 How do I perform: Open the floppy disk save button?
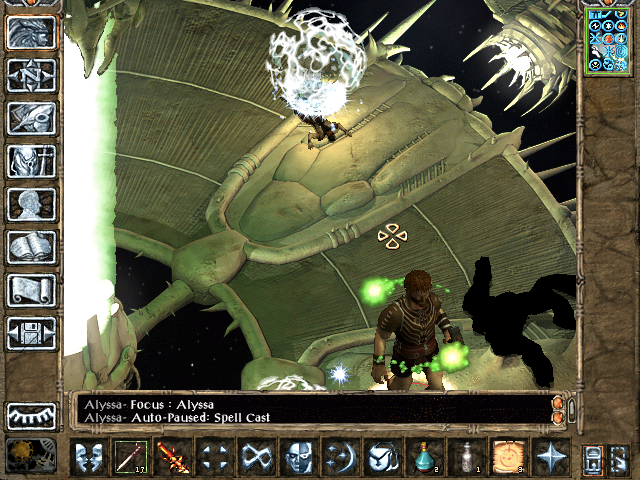(x=31, y=333)
